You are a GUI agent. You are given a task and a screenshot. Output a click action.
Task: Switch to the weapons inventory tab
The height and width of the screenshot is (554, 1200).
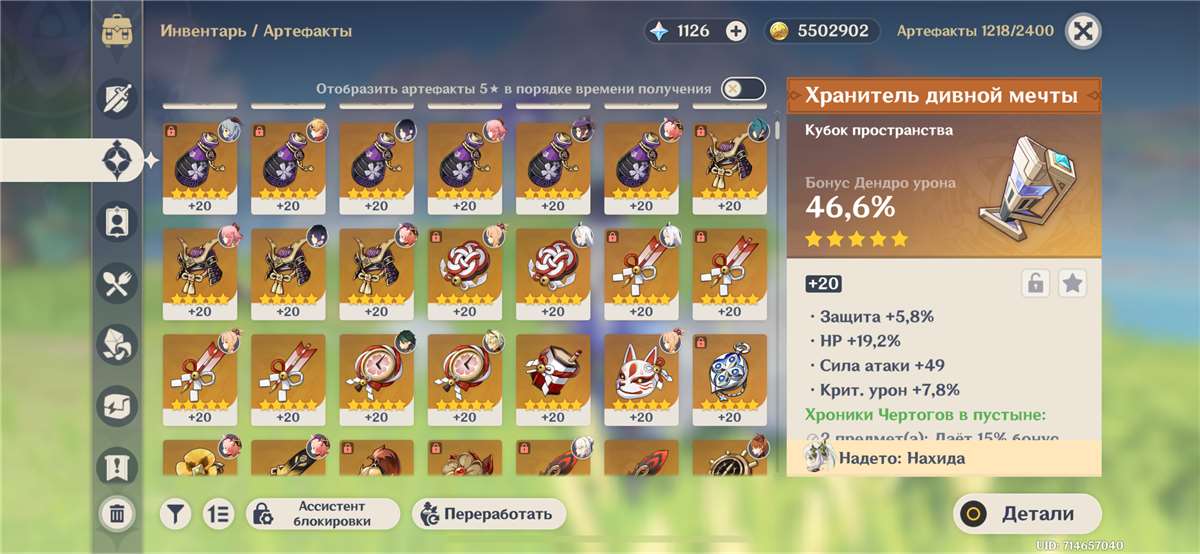point(117,97)
